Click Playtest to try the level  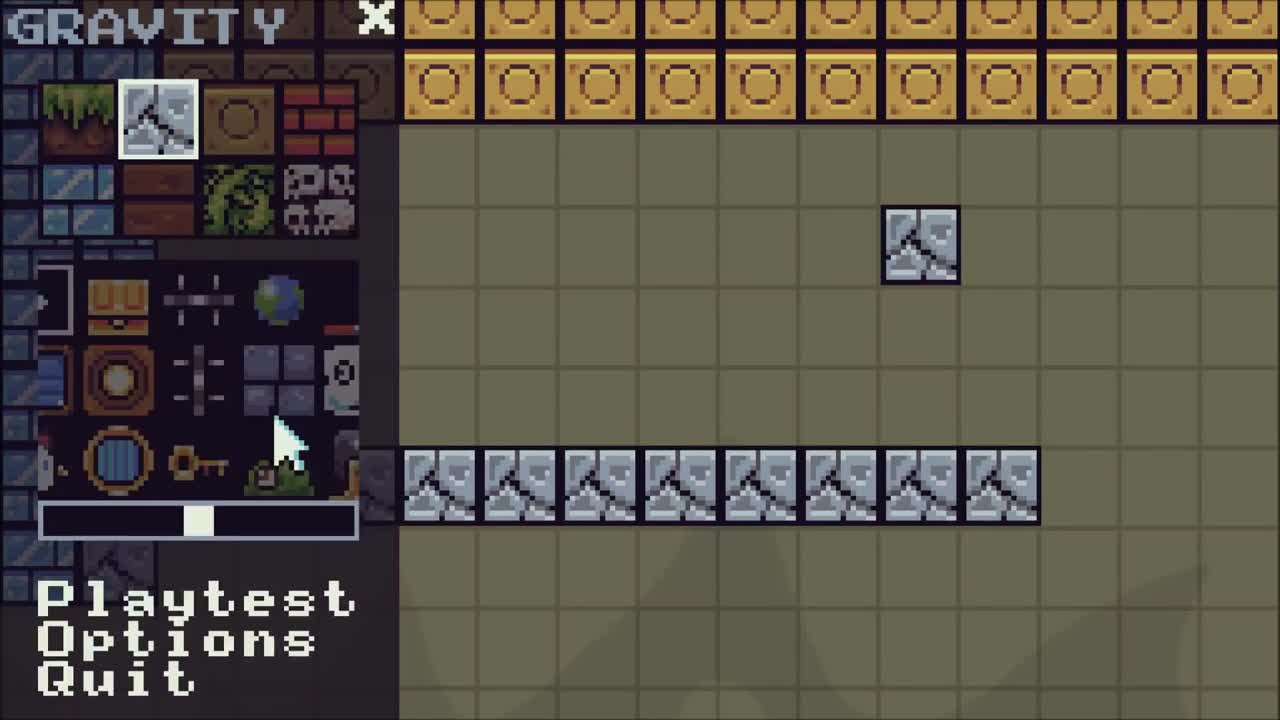click(x=196, y=601)
